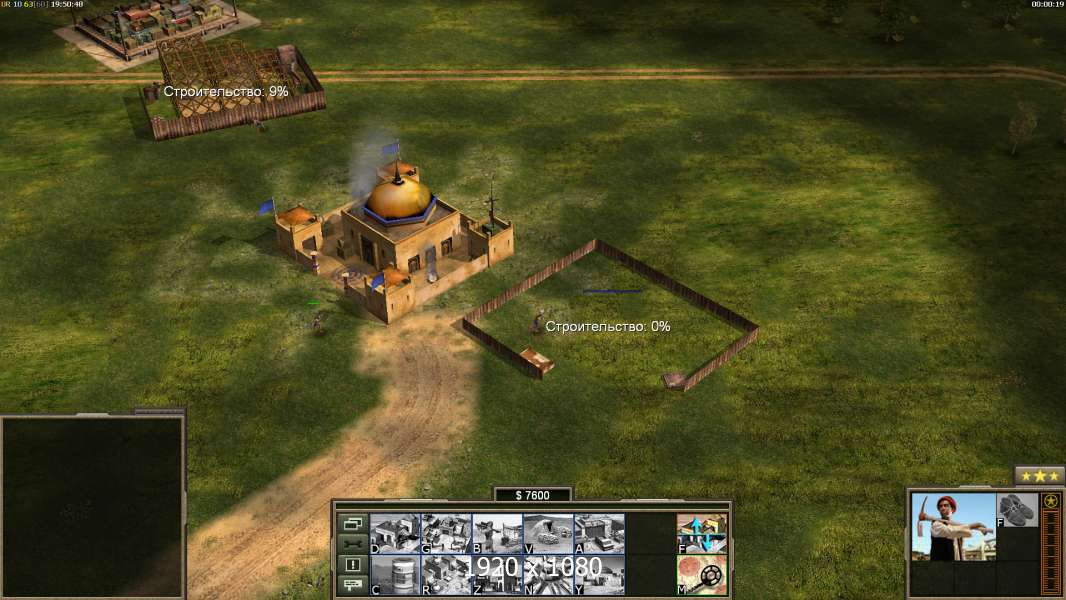Screen dimensions: 1066x600
Task: Click the exclamation mark button
Action: click(x=352, y=565)
